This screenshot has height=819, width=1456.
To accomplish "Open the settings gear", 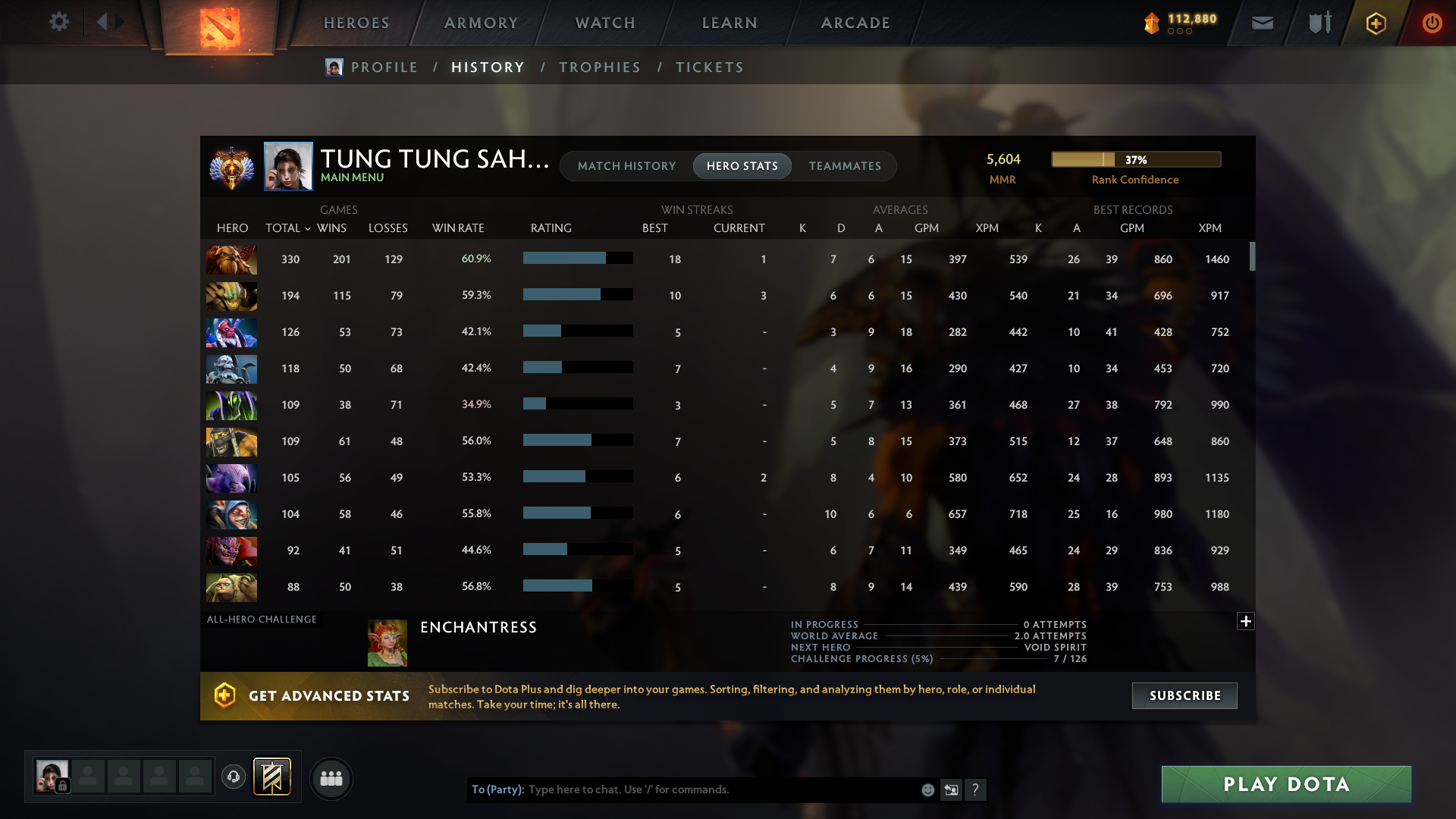I will tap(59, 22).
